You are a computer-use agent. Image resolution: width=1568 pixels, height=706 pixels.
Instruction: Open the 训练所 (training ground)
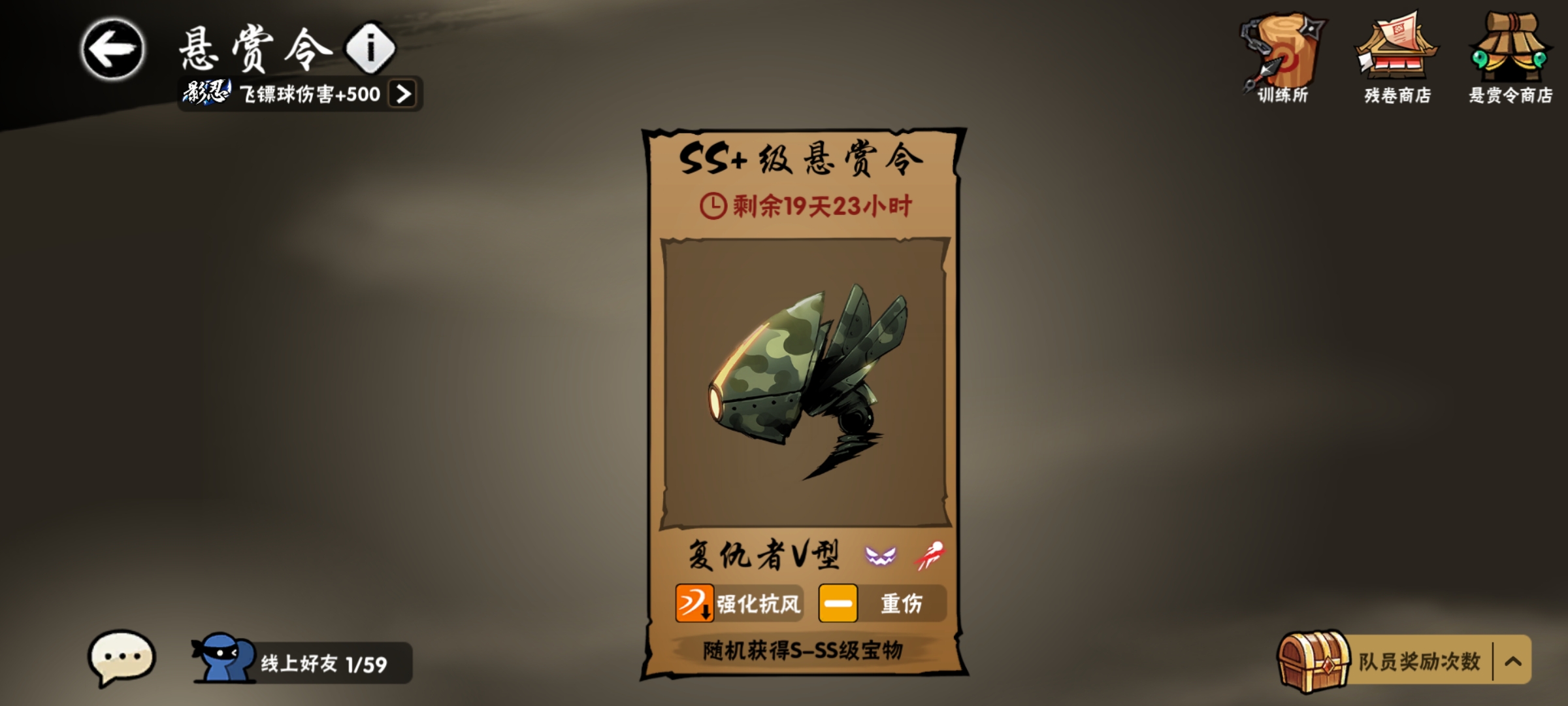(1281, 52)
